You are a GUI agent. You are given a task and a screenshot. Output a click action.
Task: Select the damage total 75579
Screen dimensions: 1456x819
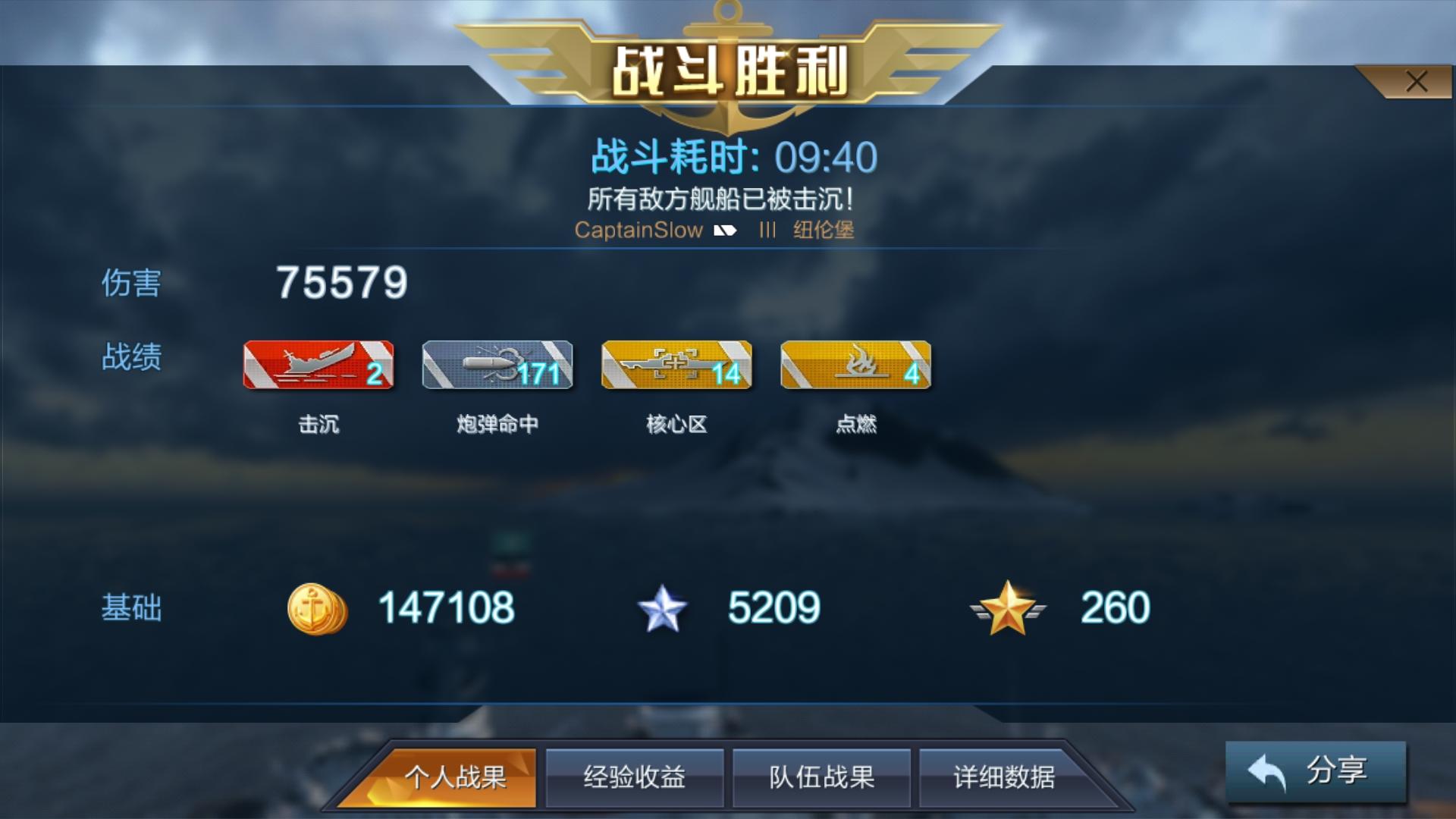click(x=343, y=282)
